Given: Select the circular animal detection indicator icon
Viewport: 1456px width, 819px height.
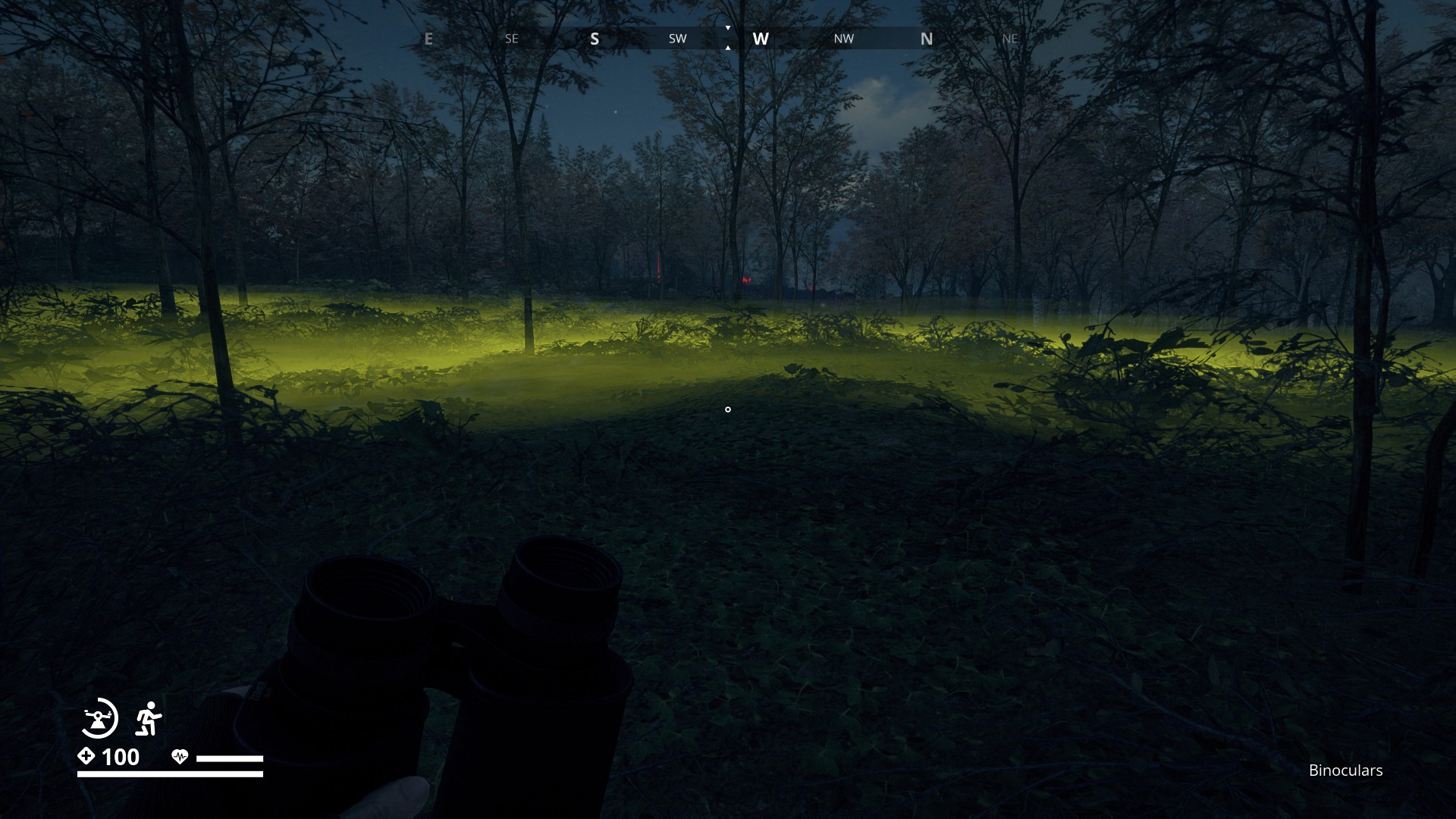Looking at the screenshot, I should [99, 717].
